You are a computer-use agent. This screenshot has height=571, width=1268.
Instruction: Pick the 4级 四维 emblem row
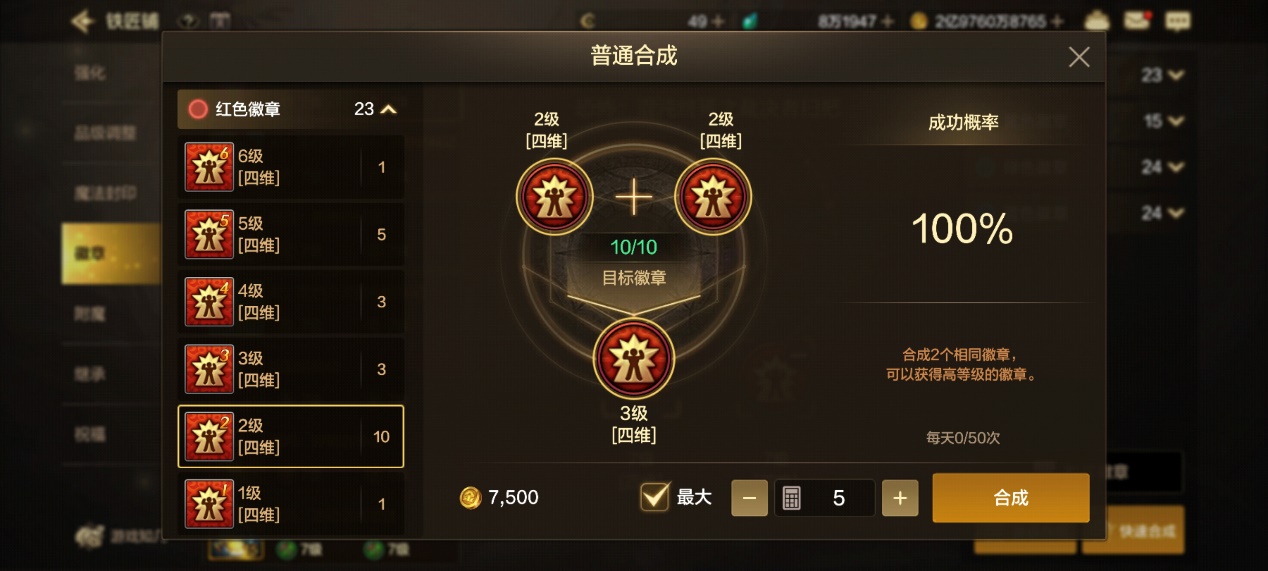point(290,302)
